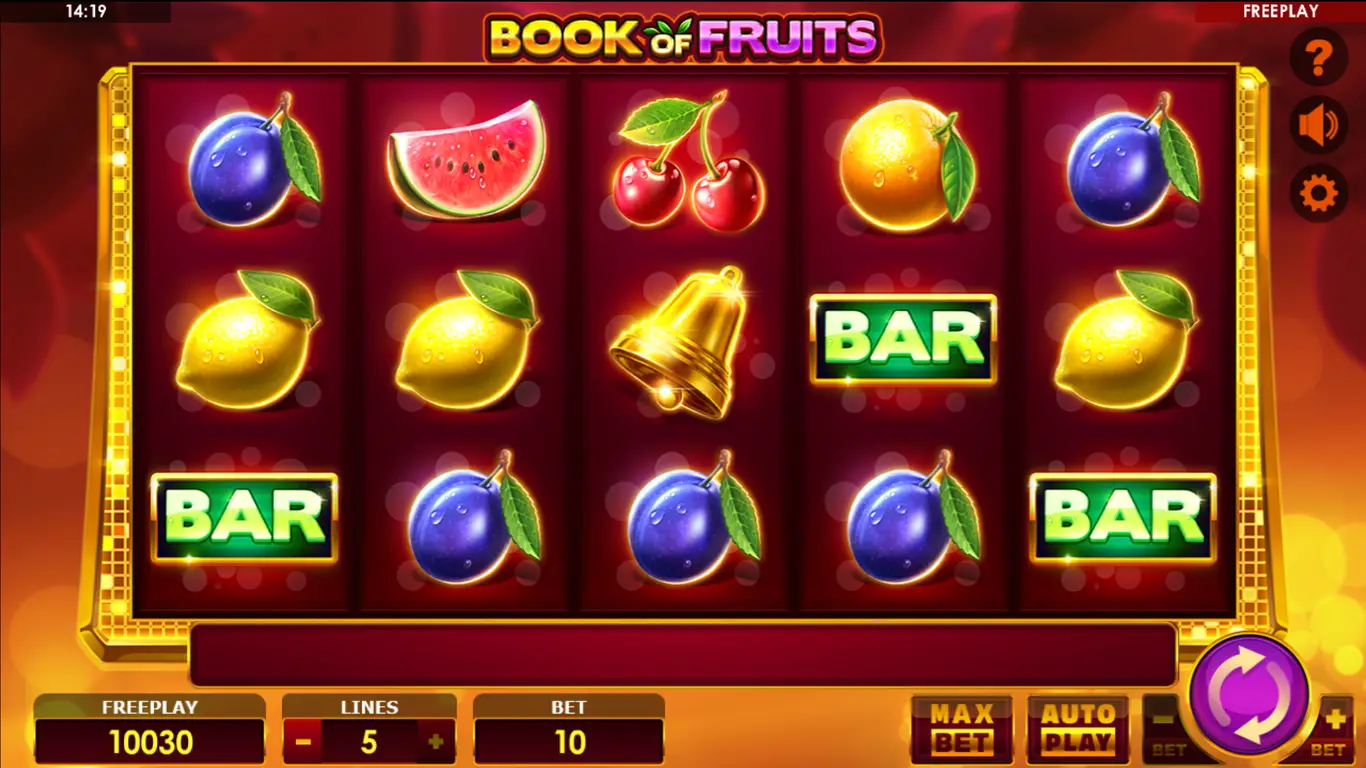
Task: Decrease the number of lines
Action: pos(304,743)
